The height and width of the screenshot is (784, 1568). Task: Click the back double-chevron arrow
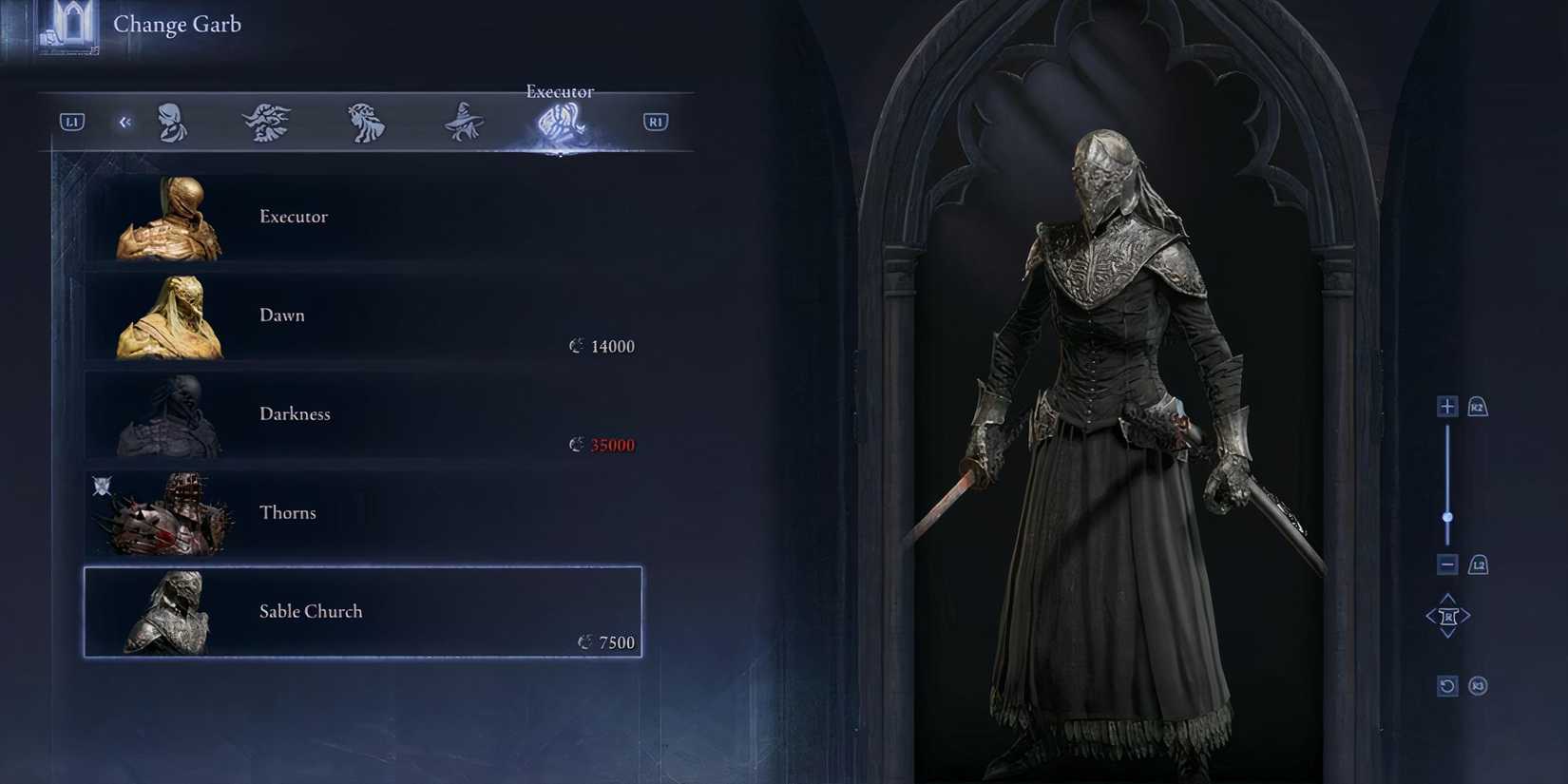[x=124, y=122]
